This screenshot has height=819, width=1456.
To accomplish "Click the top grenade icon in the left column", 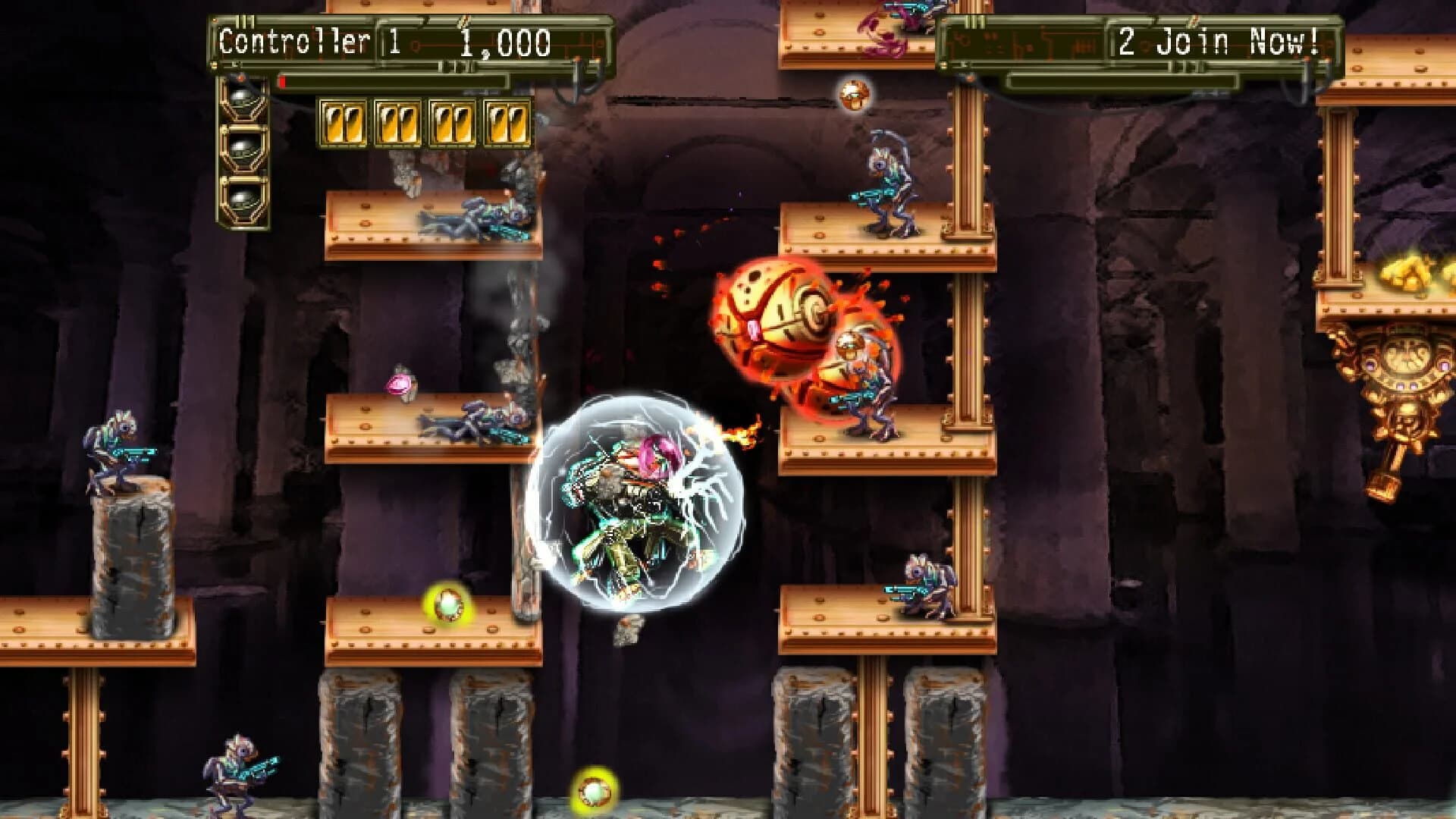I will tap(242, 95).
